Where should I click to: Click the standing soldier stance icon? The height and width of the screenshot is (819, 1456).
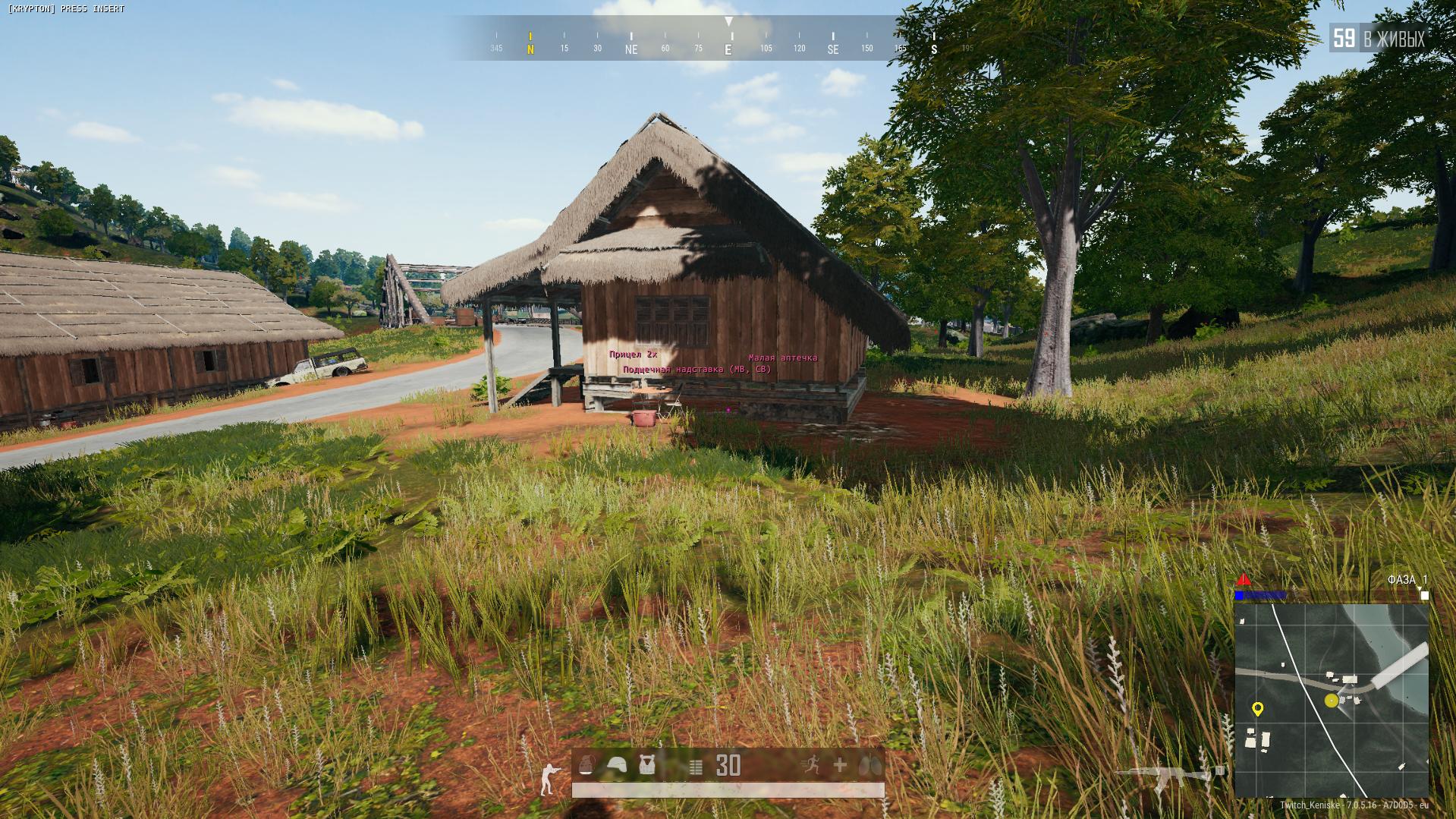click(548, 778)
